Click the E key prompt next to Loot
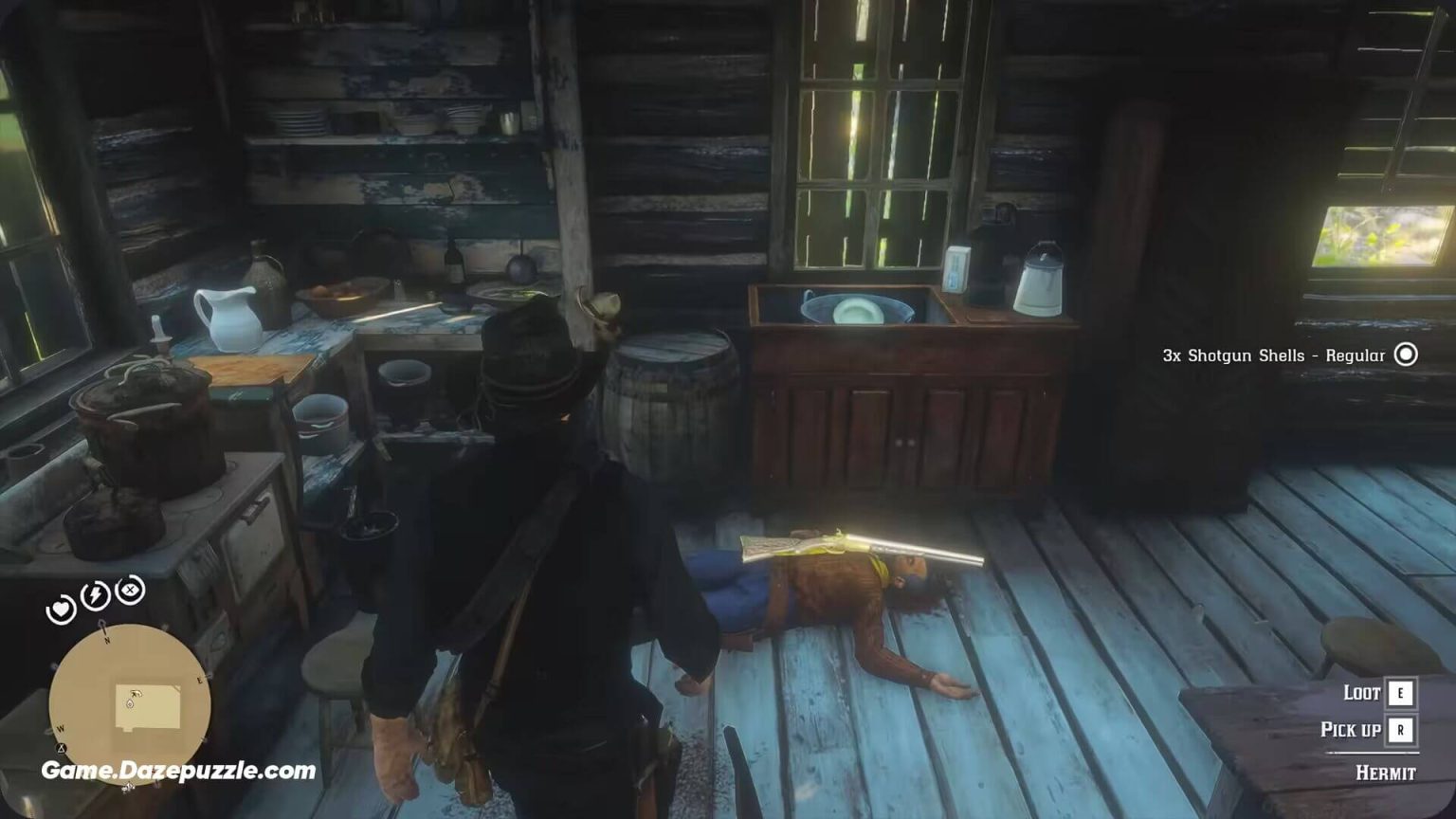 pos(1401,694)
